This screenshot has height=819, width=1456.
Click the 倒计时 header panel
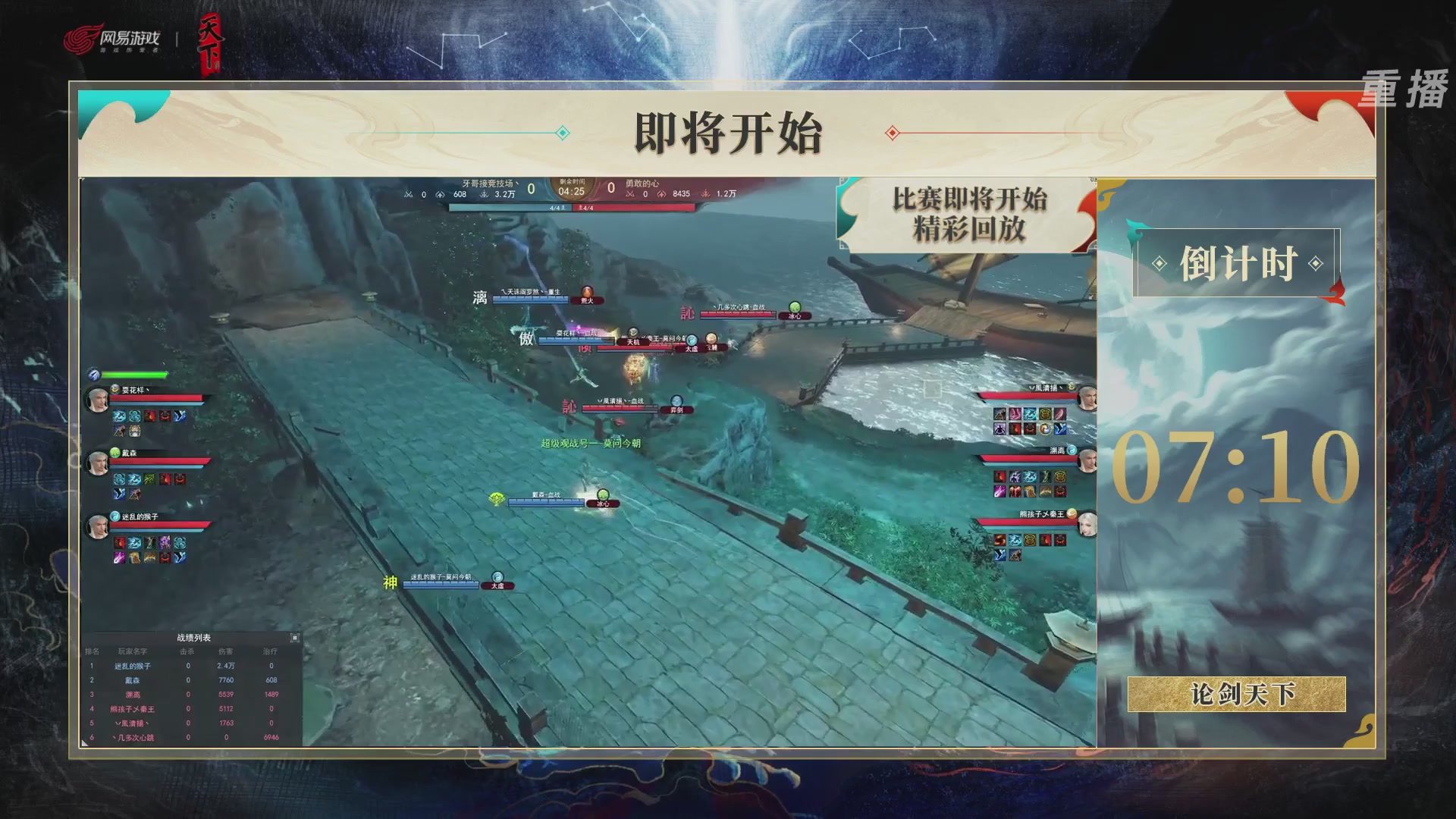[x=1238, y=263]
